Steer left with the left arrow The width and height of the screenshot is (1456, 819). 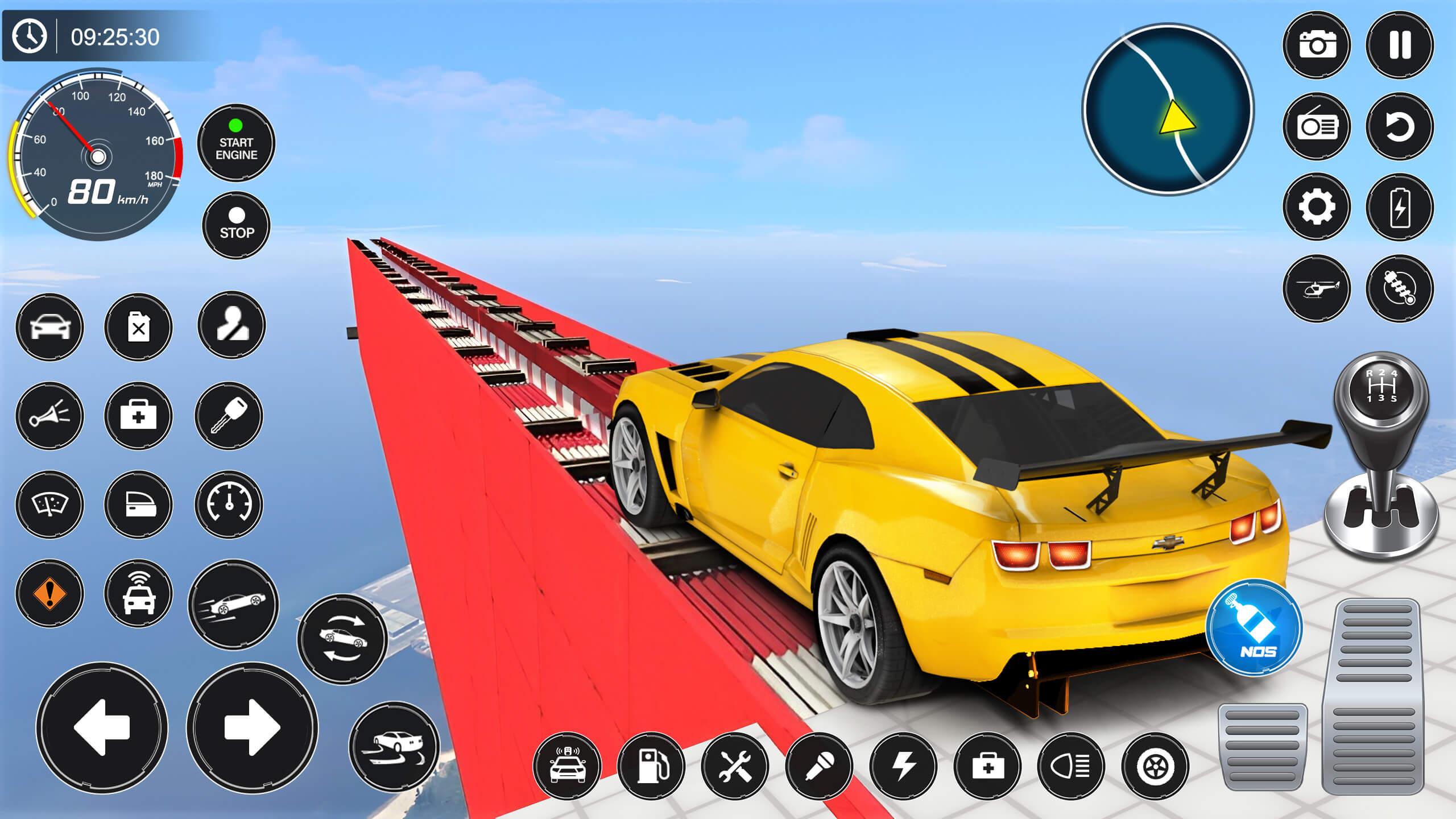point(102,727)
